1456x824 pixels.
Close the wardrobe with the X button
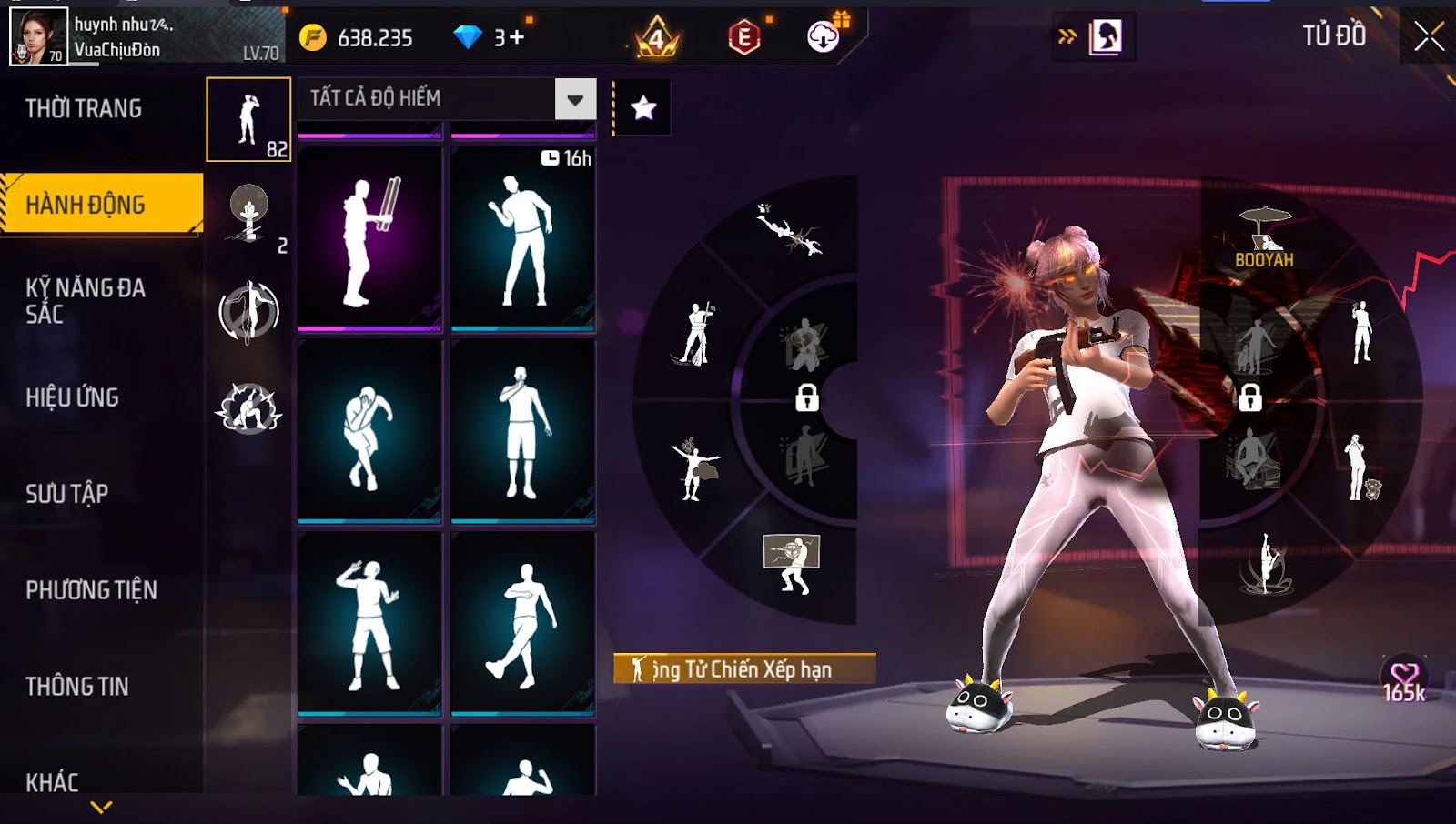[1429, 36]
